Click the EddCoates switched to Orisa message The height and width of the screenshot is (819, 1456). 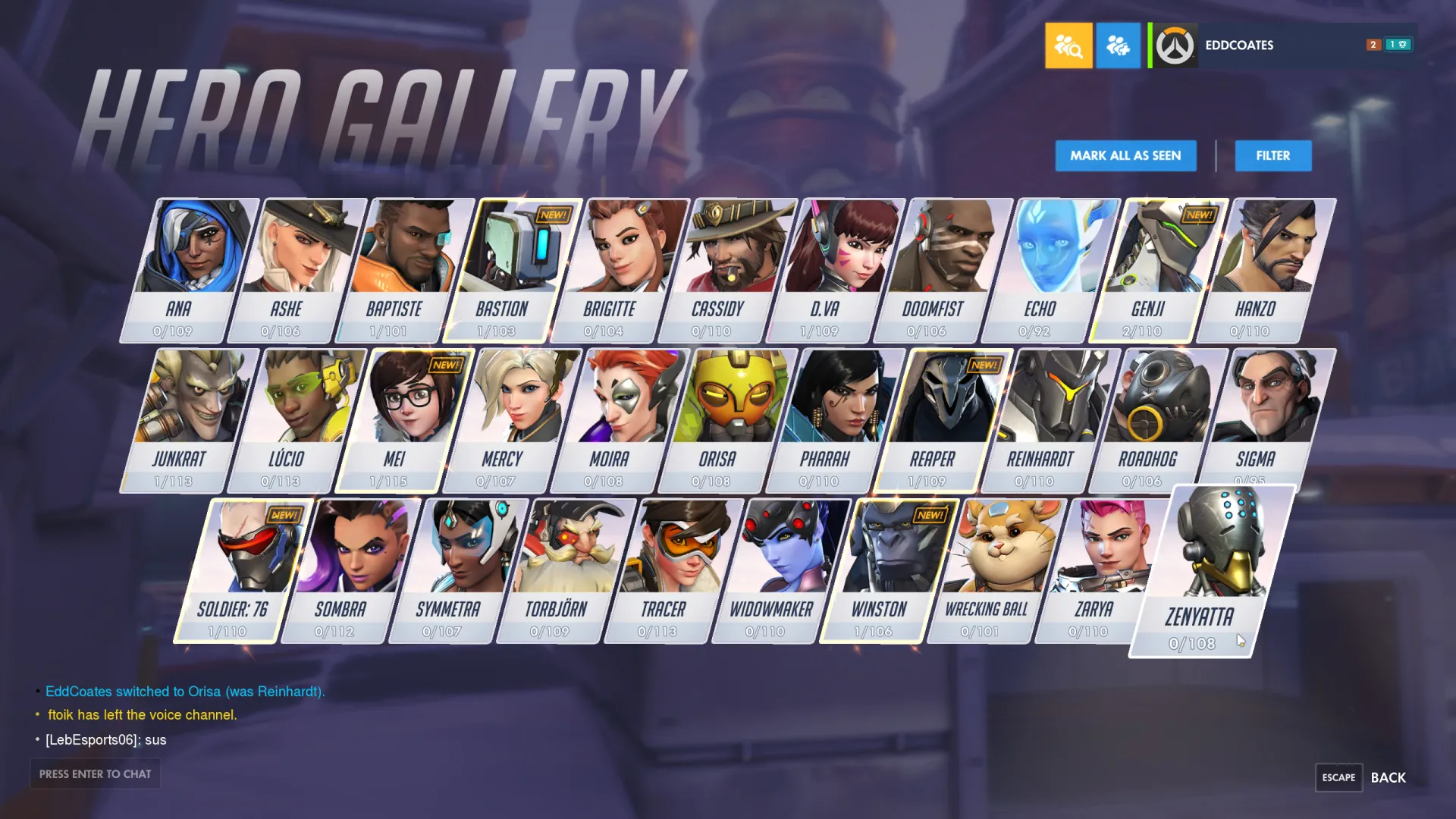186,691
